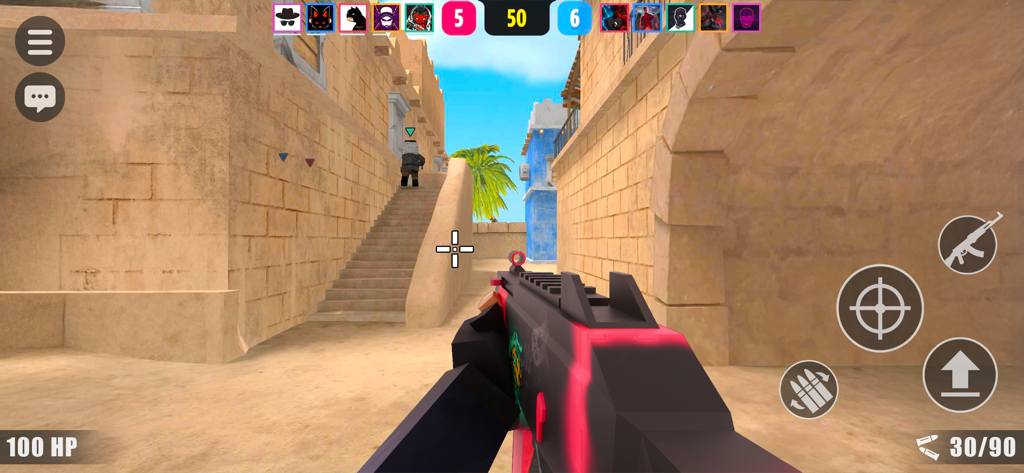Select the white hat and sunglasses avatar

[287, 17]
